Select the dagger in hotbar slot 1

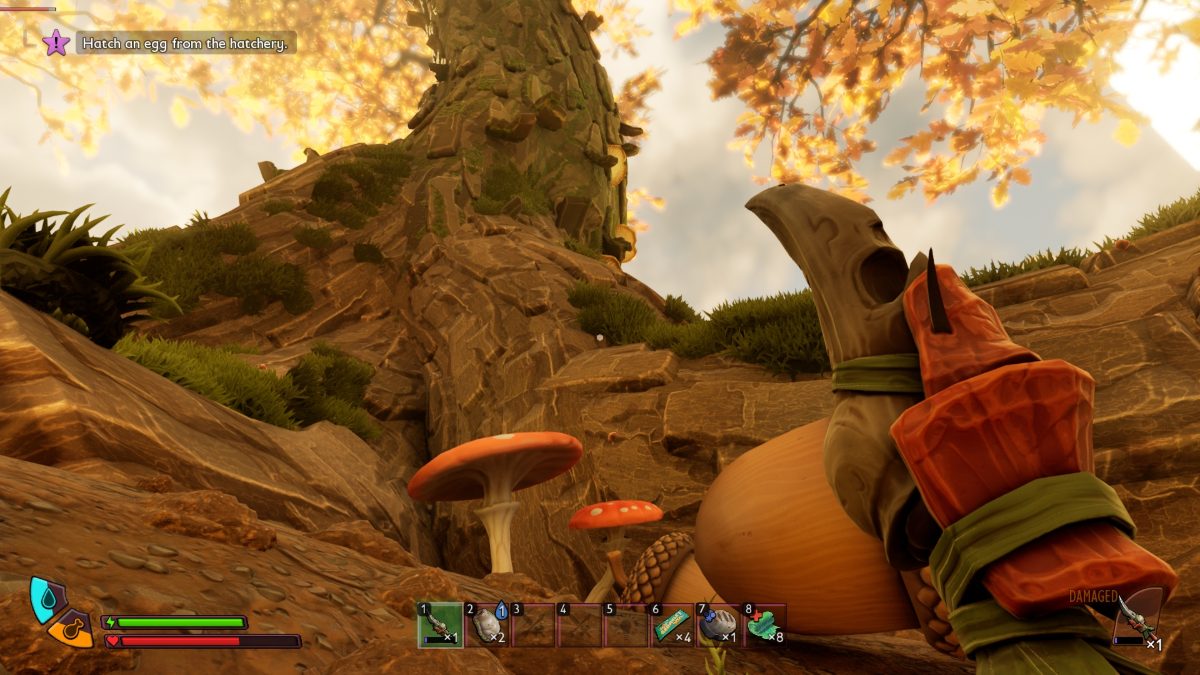440,625
